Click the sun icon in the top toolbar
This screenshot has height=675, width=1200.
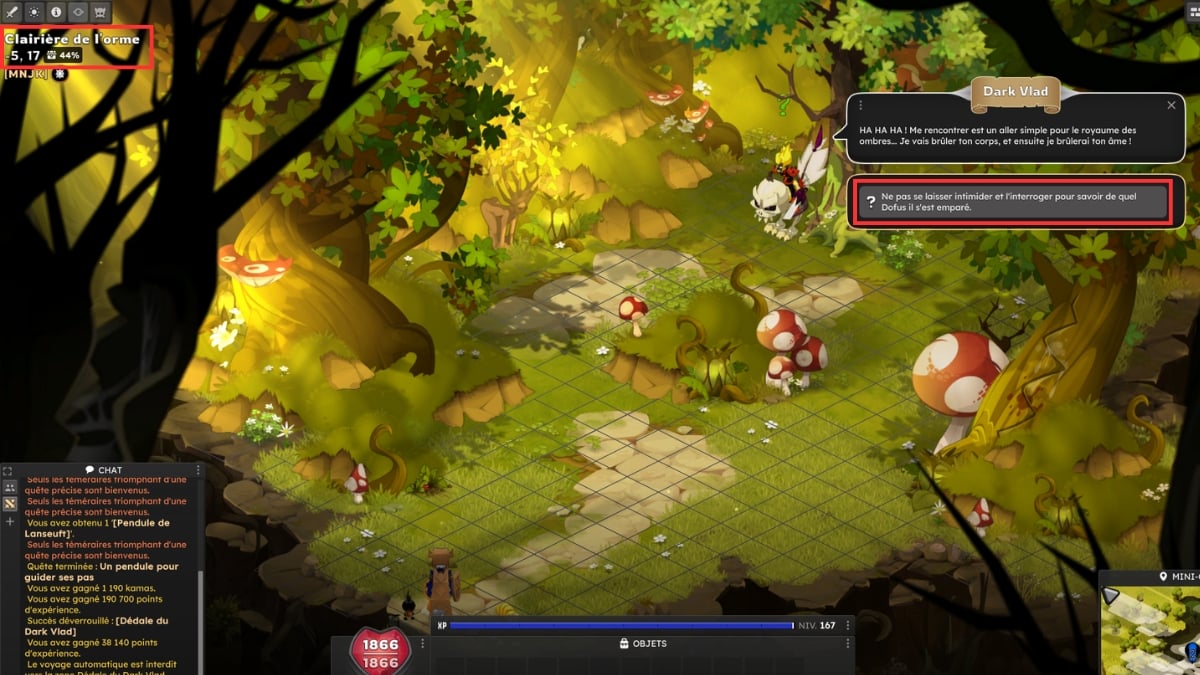pyautogui.click(x=34, y=12)
